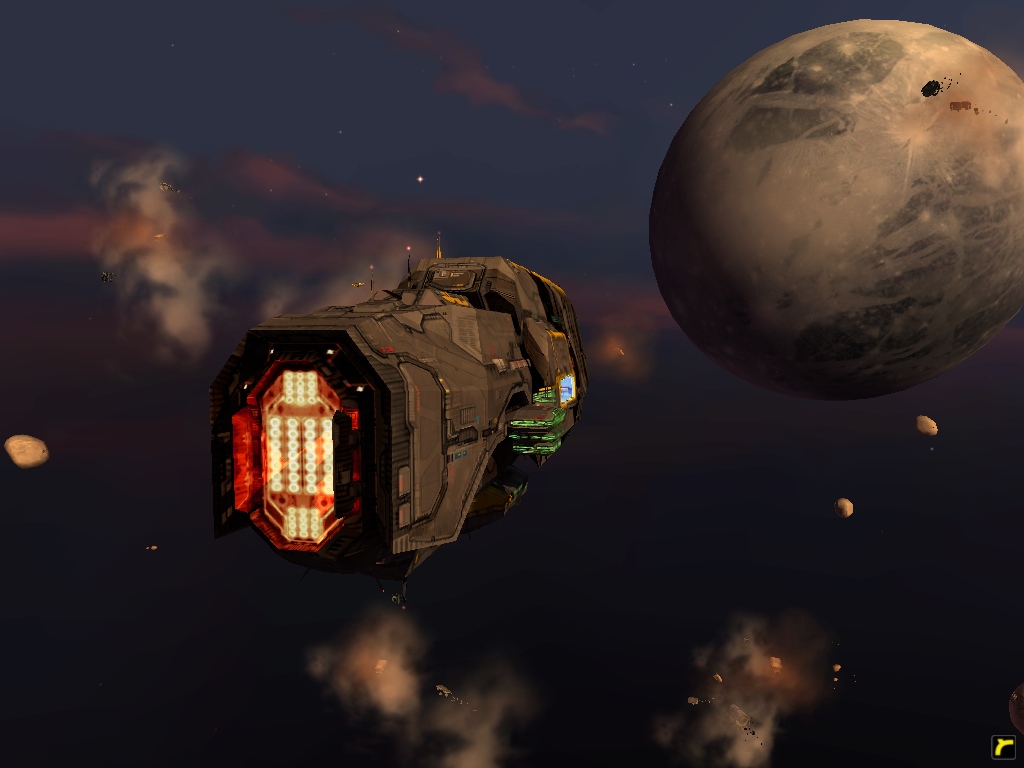Screen dimensions: 1024x768
Task: Click the yellow curved-arrow icon button
Action: pos(1003,747)
